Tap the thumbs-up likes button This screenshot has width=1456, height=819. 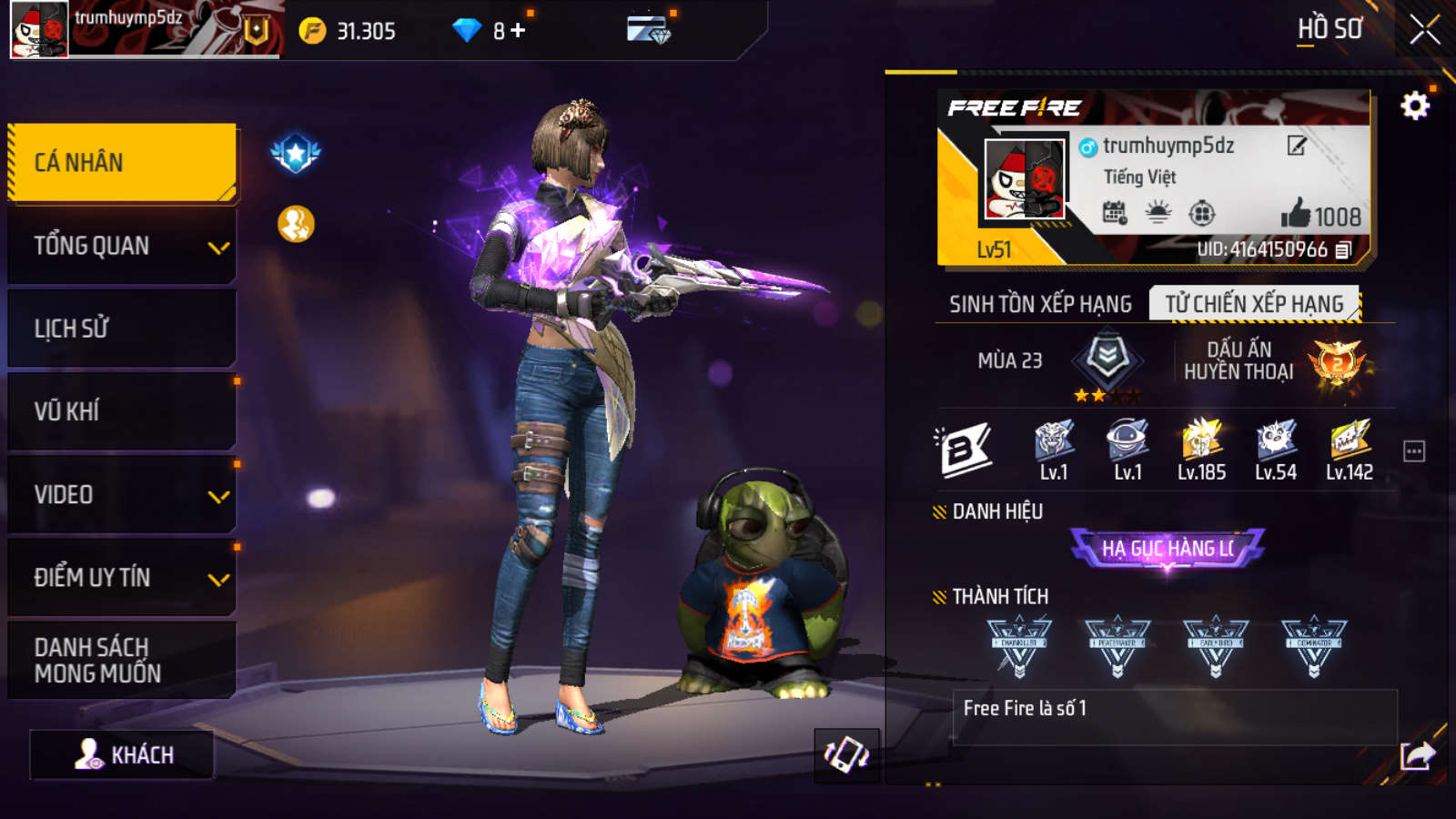click(1296, 215)
